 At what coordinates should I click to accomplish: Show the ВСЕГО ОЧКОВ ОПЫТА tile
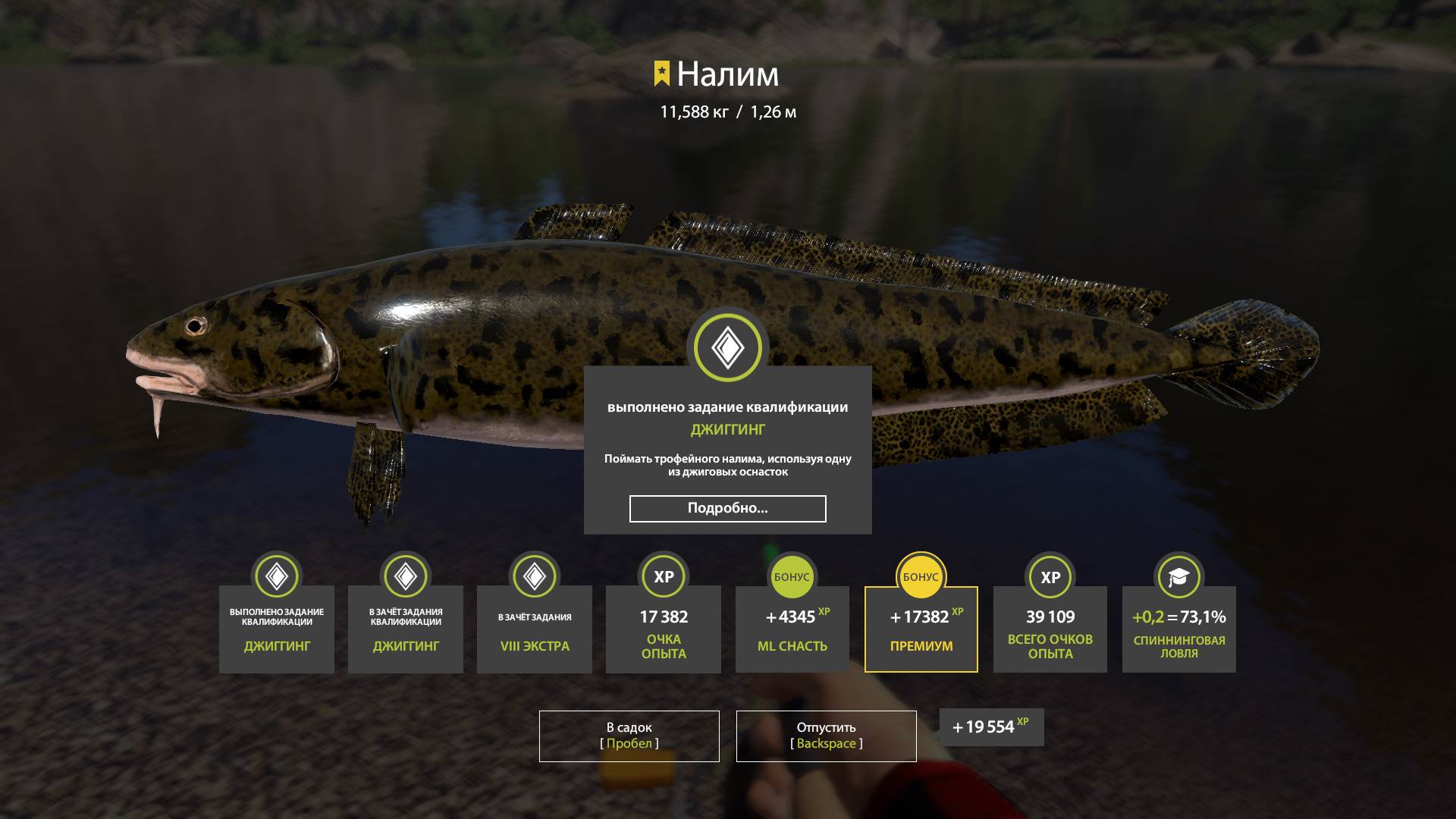1050,629
